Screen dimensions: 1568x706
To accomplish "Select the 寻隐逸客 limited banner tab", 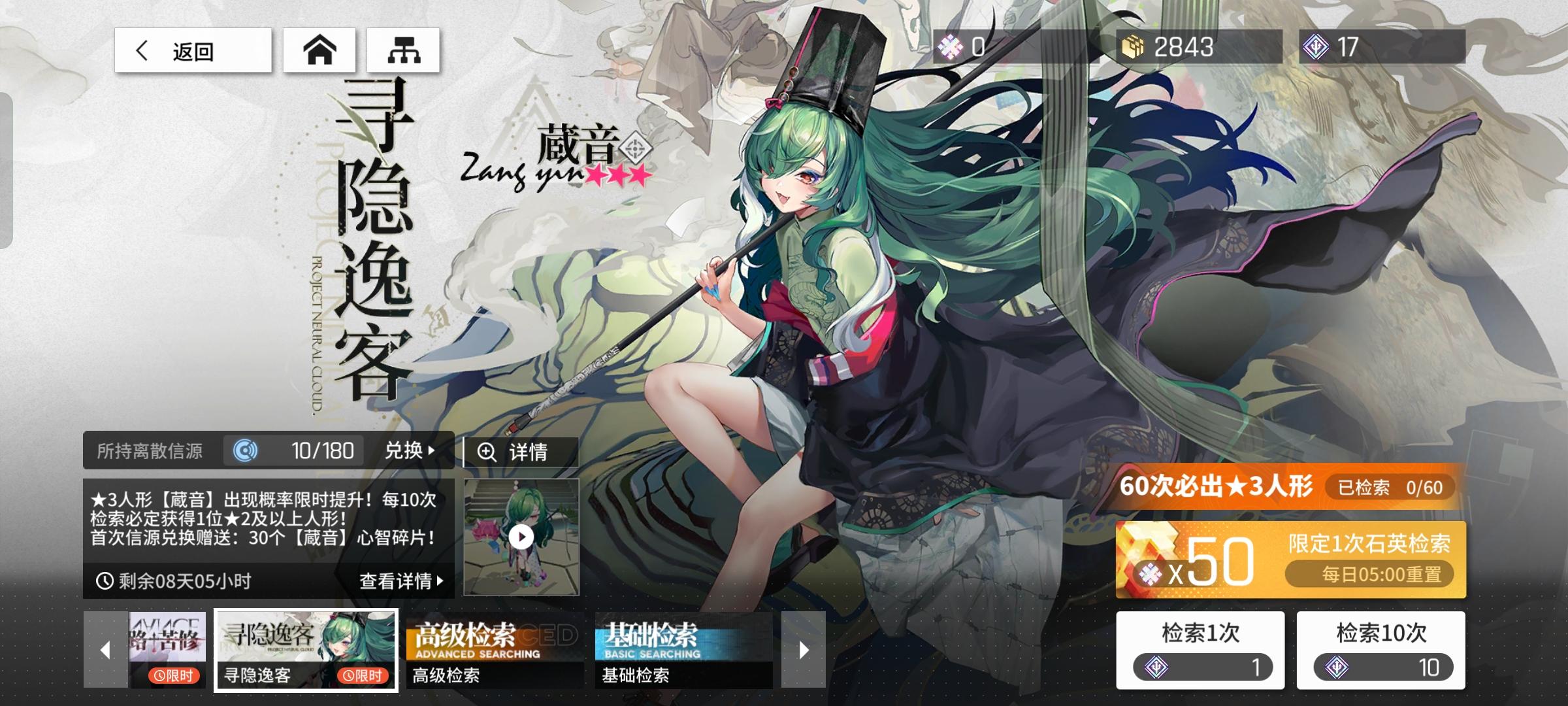I will (x=305, y=647).
